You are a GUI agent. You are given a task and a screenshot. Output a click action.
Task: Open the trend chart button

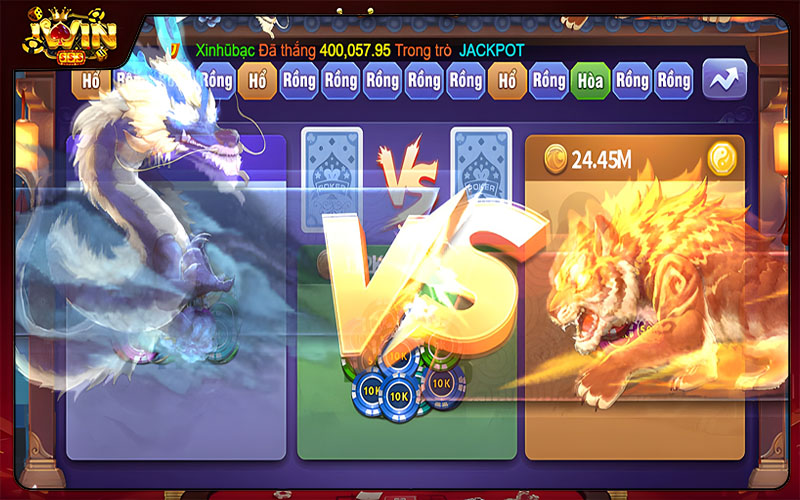[x=724, y=80]
